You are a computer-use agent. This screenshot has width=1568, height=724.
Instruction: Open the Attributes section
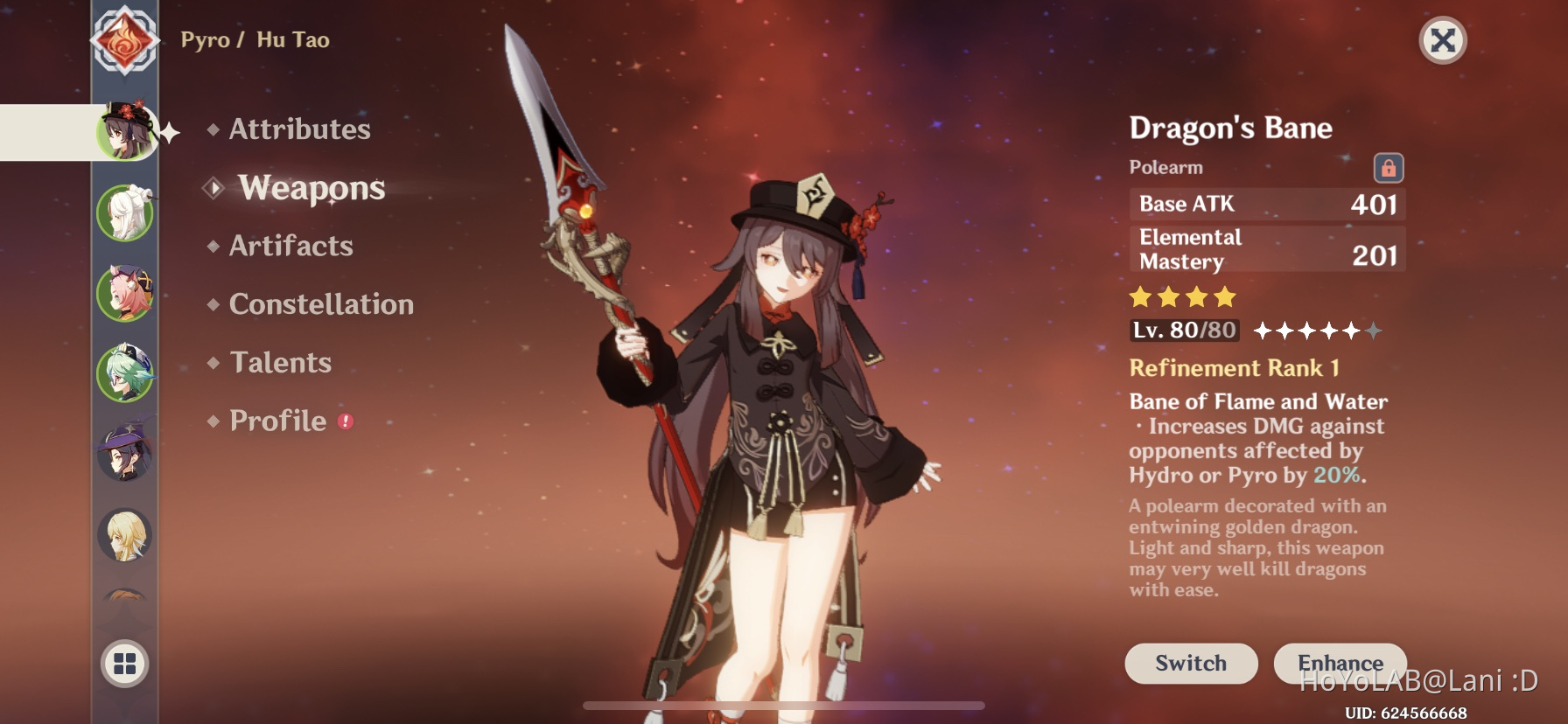point(299,129)
